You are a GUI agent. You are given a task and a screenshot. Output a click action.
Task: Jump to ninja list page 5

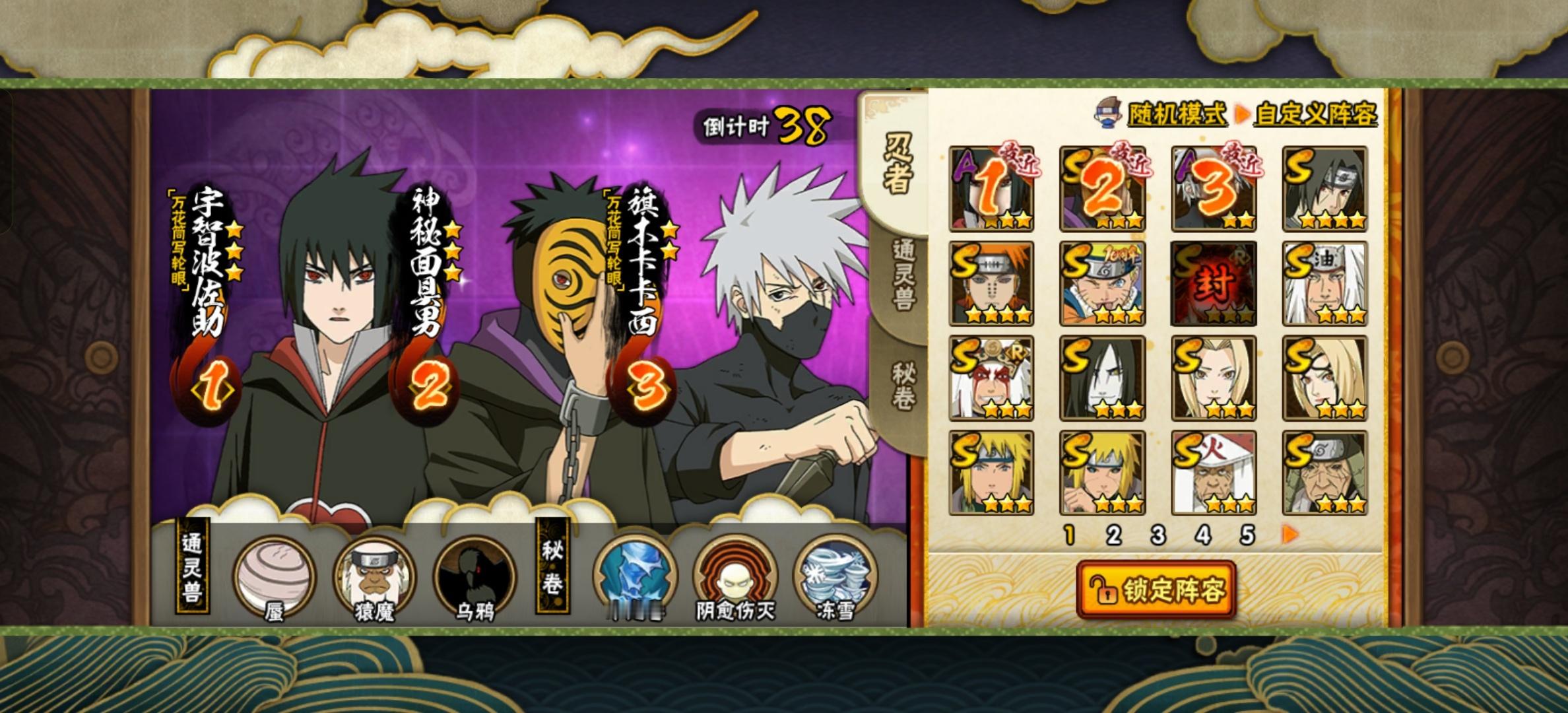[1247, 535]
